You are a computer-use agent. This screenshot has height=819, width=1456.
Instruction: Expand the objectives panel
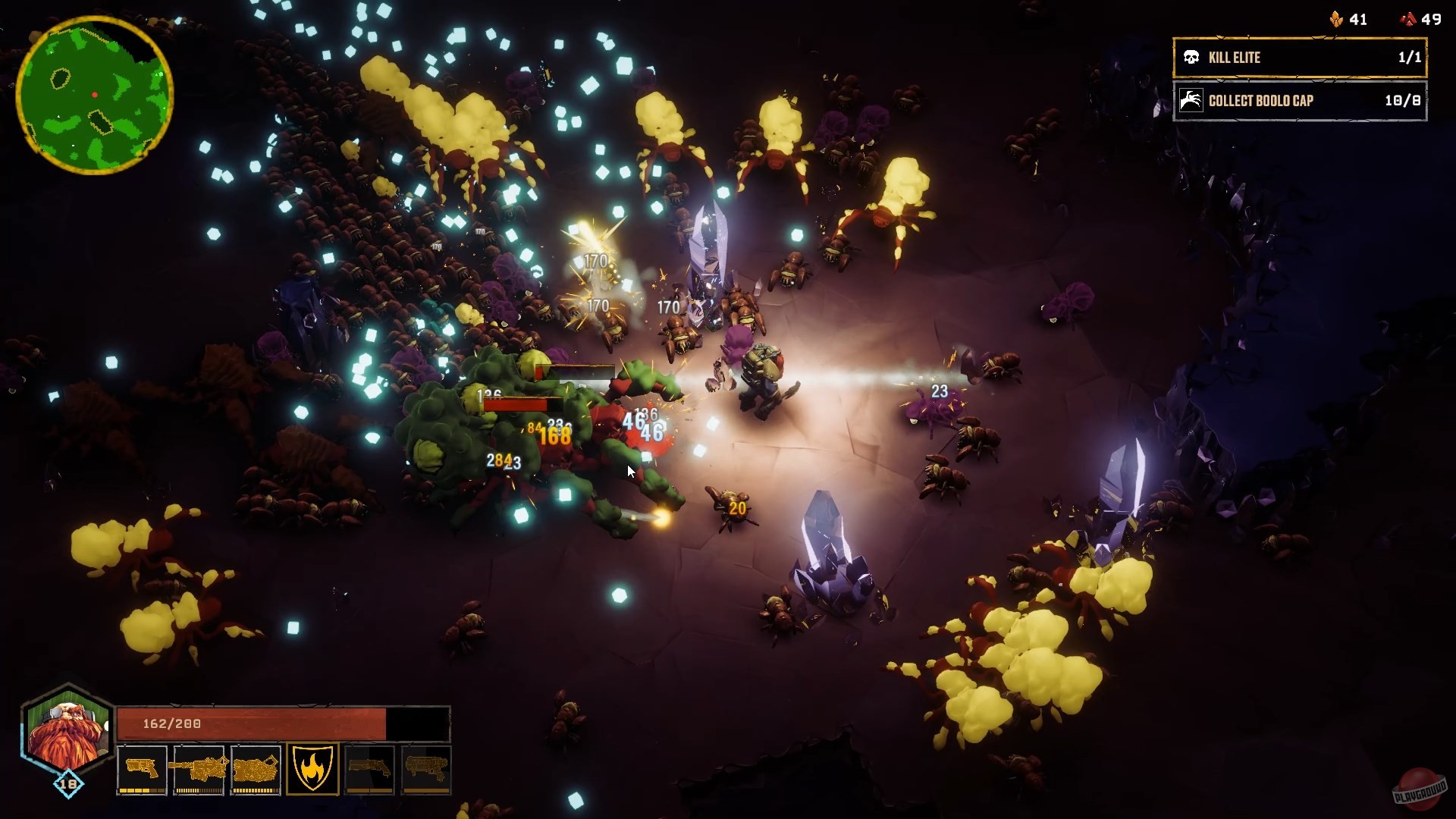pos(1299,80)
